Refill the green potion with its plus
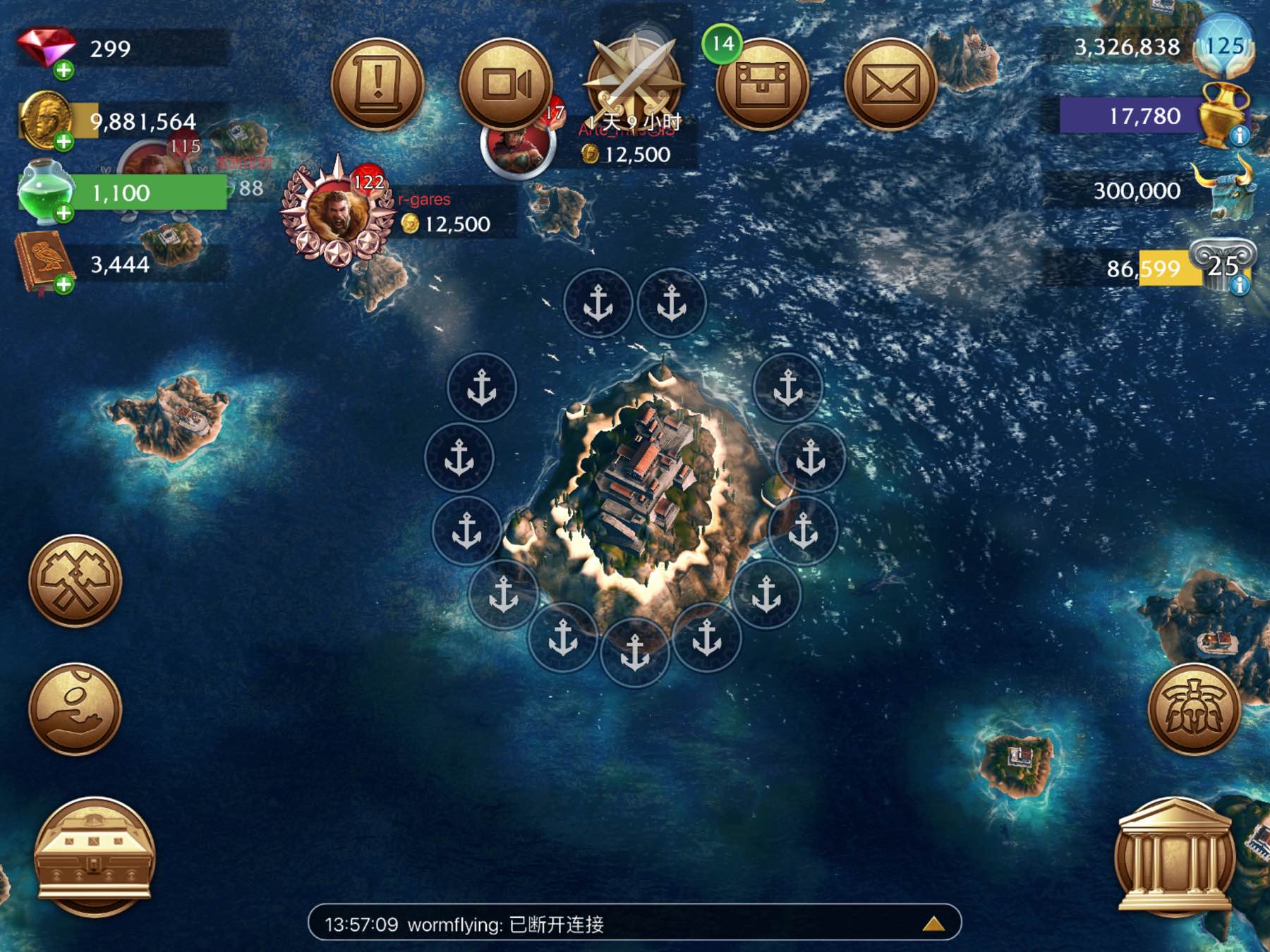Viewport: 1270px width, 952px height. coord(64,213)
